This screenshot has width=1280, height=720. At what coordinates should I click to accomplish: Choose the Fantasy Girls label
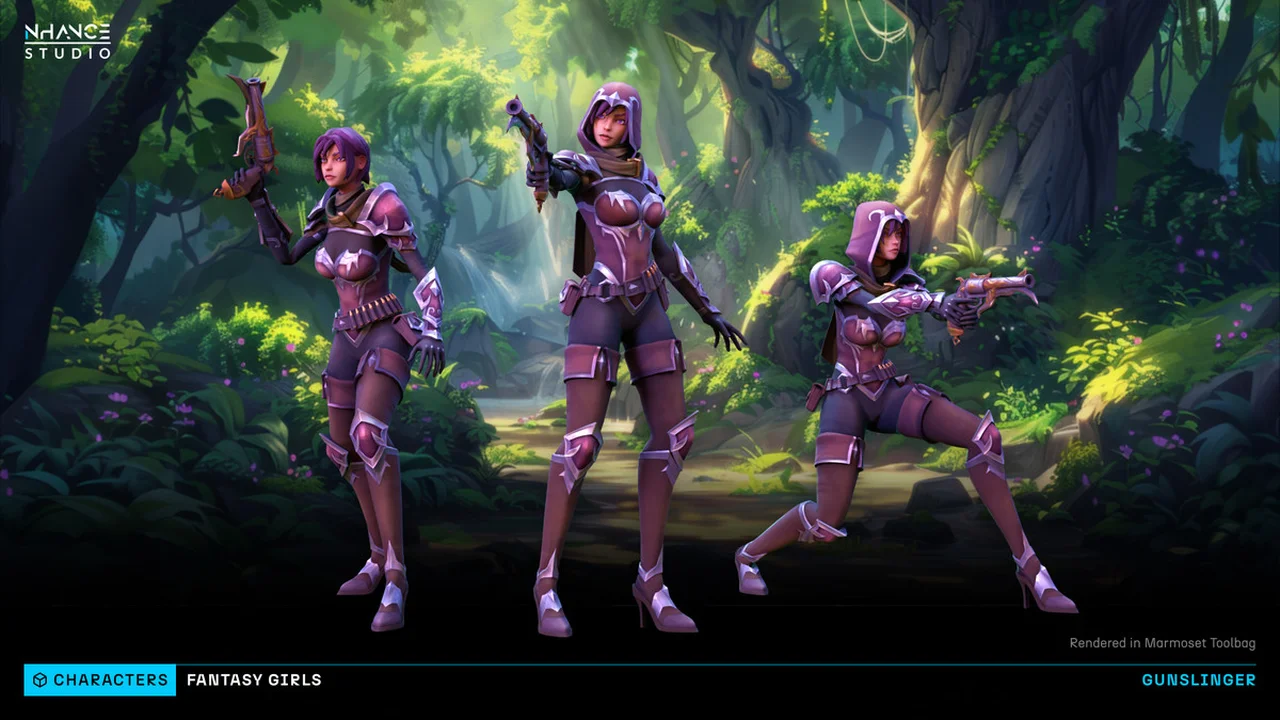254,680
